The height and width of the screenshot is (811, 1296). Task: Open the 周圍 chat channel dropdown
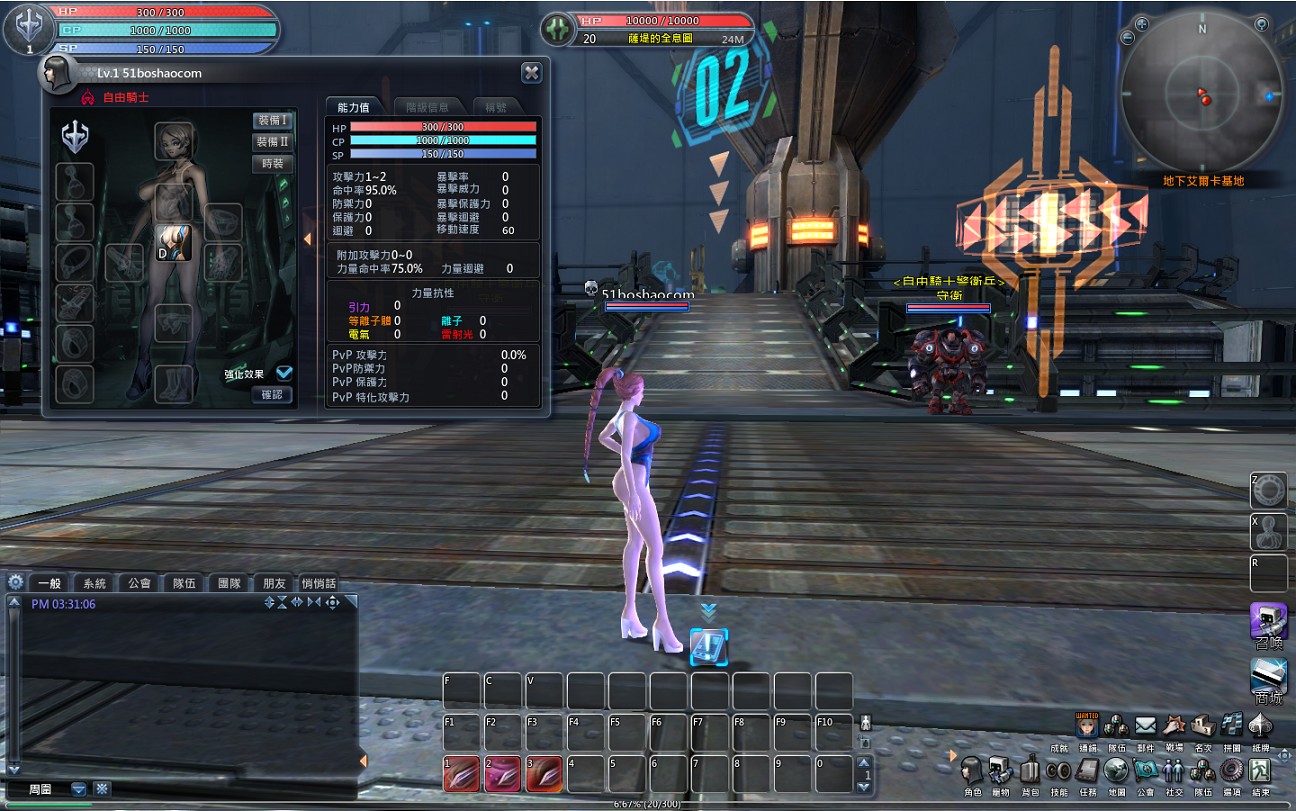coord(79,789)
